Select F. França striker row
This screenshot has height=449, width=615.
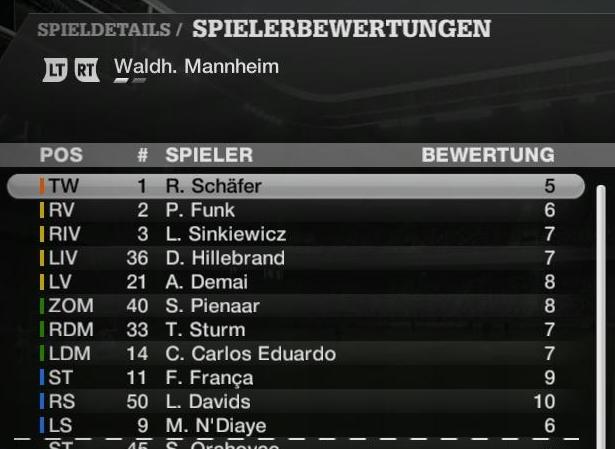click(296, 378)
